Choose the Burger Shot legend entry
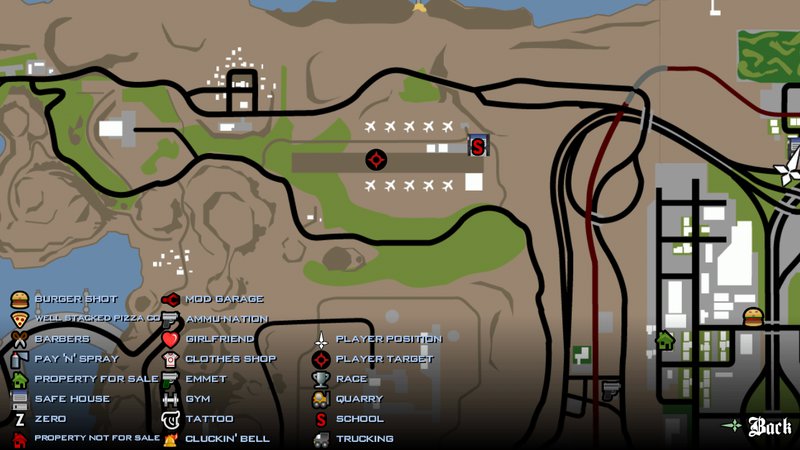The height and width of the screenshot is (450, 800). [65, 299]
